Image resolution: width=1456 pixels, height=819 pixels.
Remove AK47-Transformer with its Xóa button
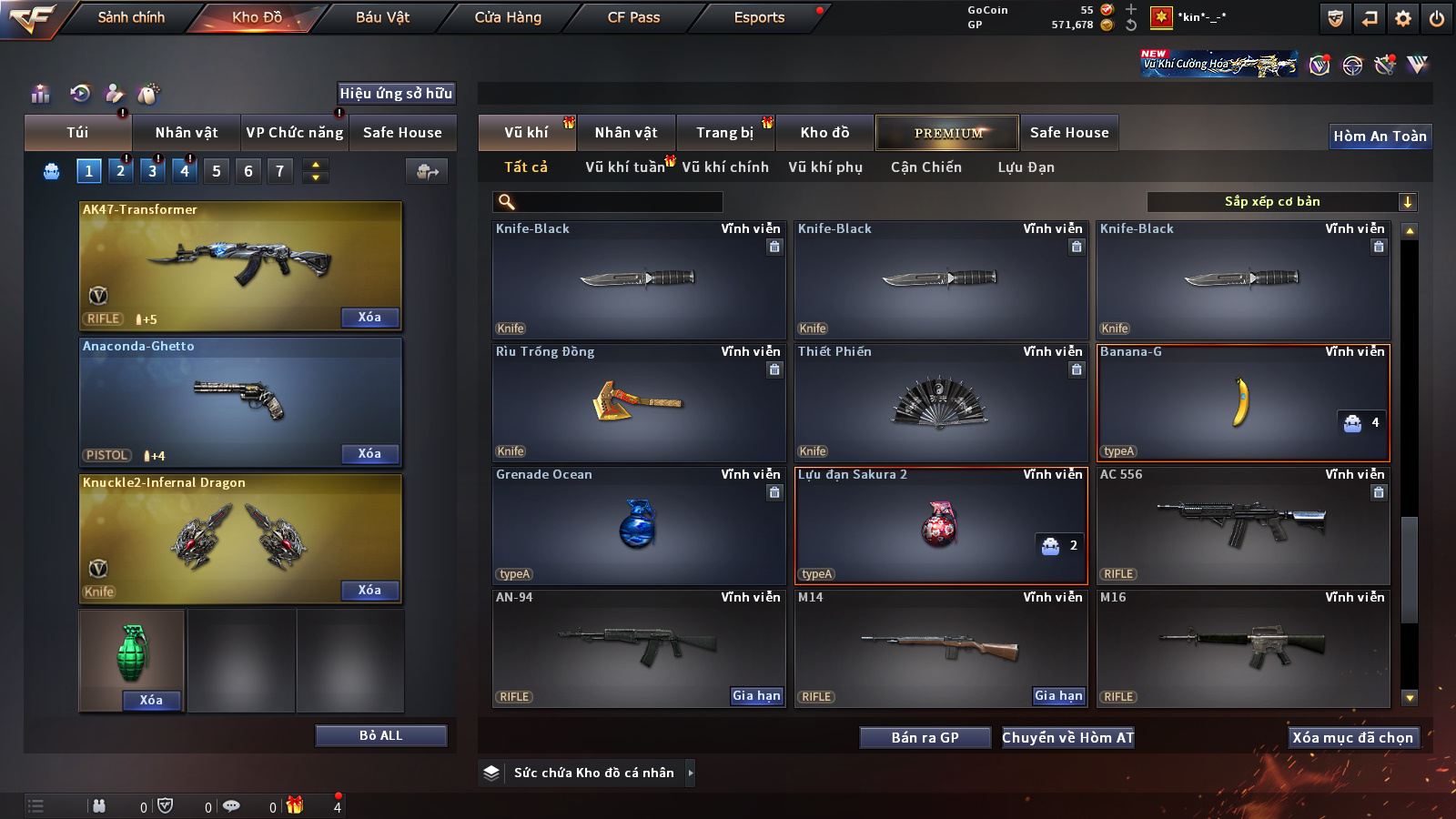(369, 318)
